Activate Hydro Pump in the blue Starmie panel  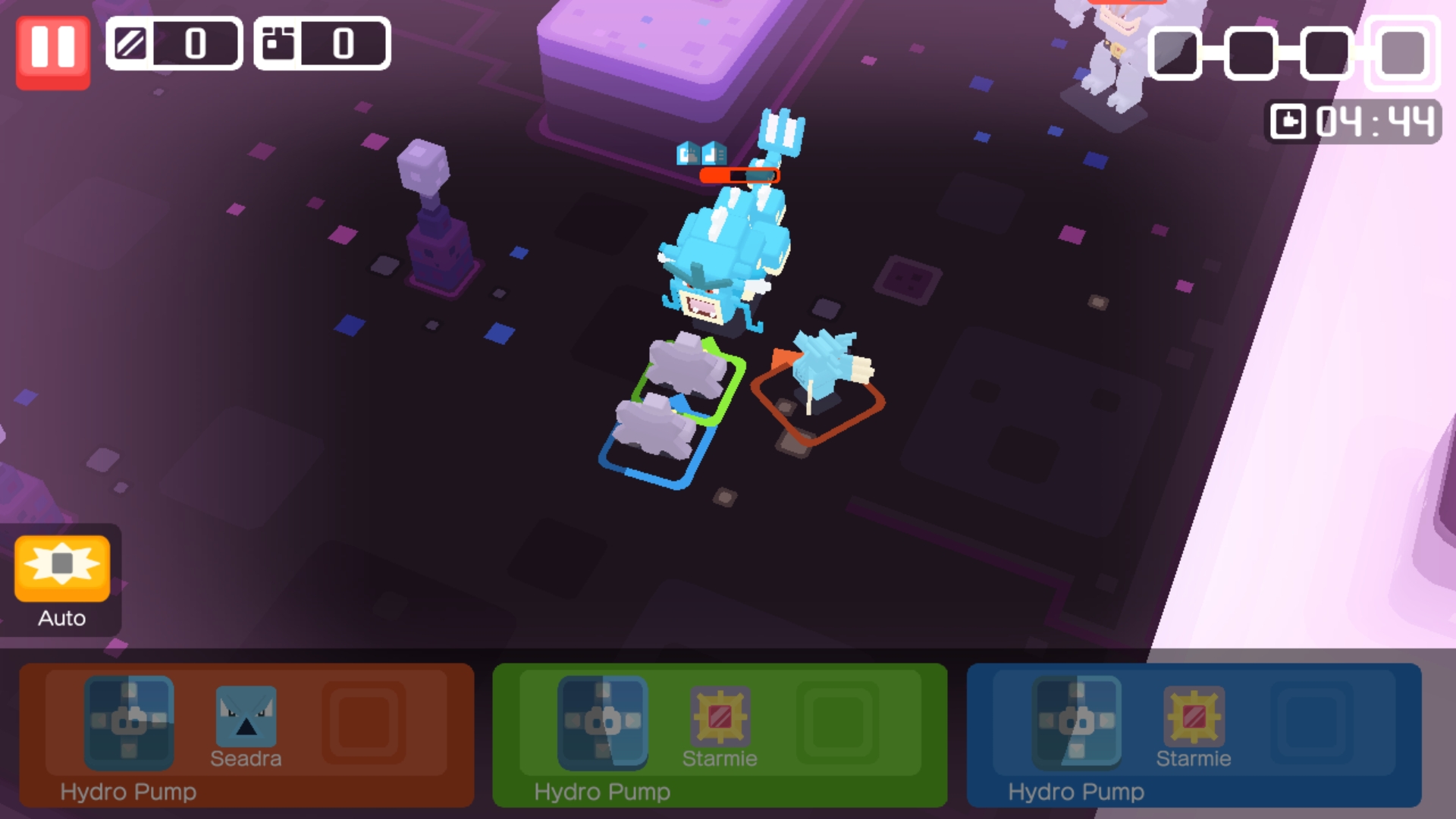pos(1077,722)
